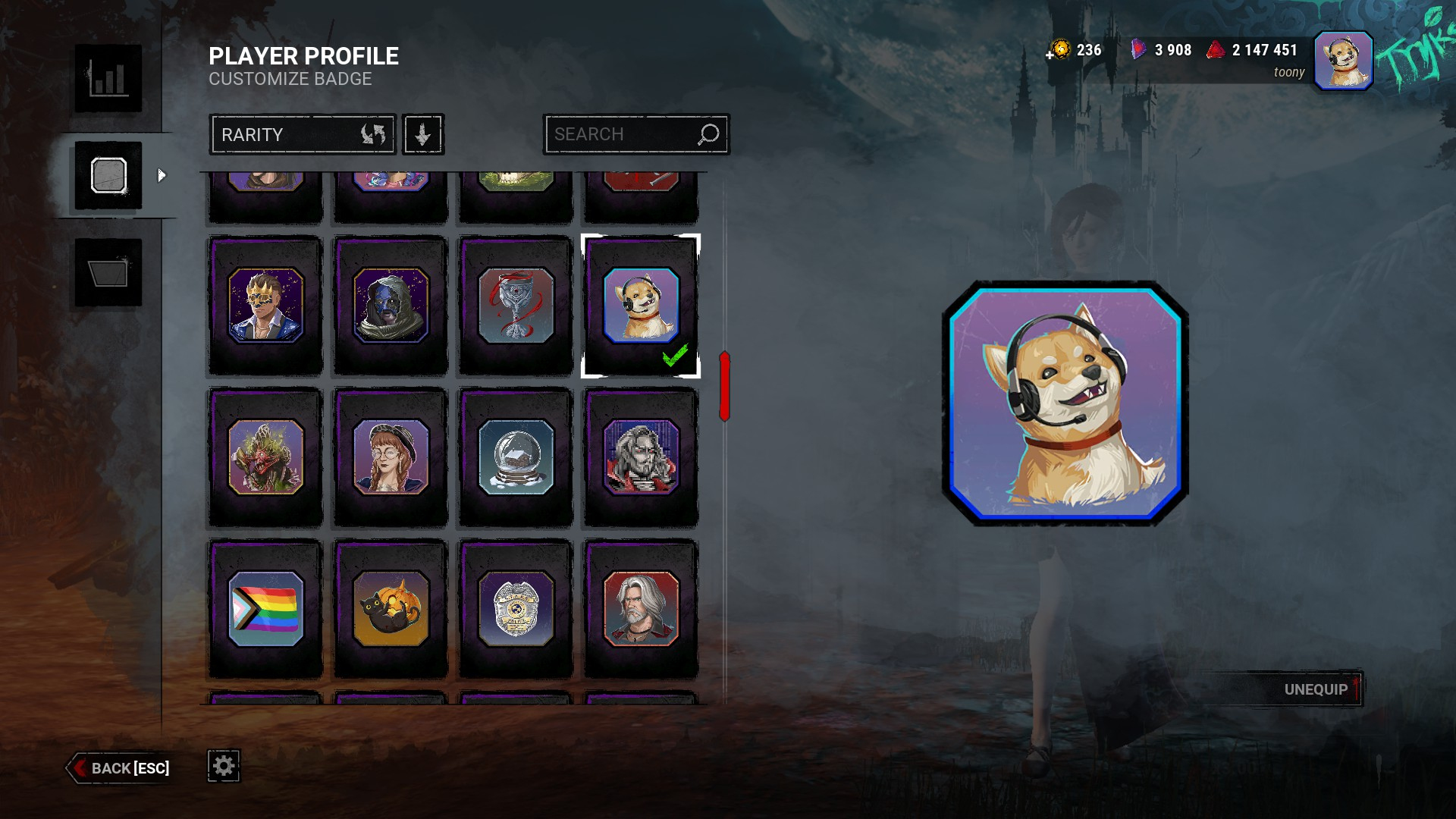
Task: Select the equipped Shiba headset badge
Action: pos(641,306)
